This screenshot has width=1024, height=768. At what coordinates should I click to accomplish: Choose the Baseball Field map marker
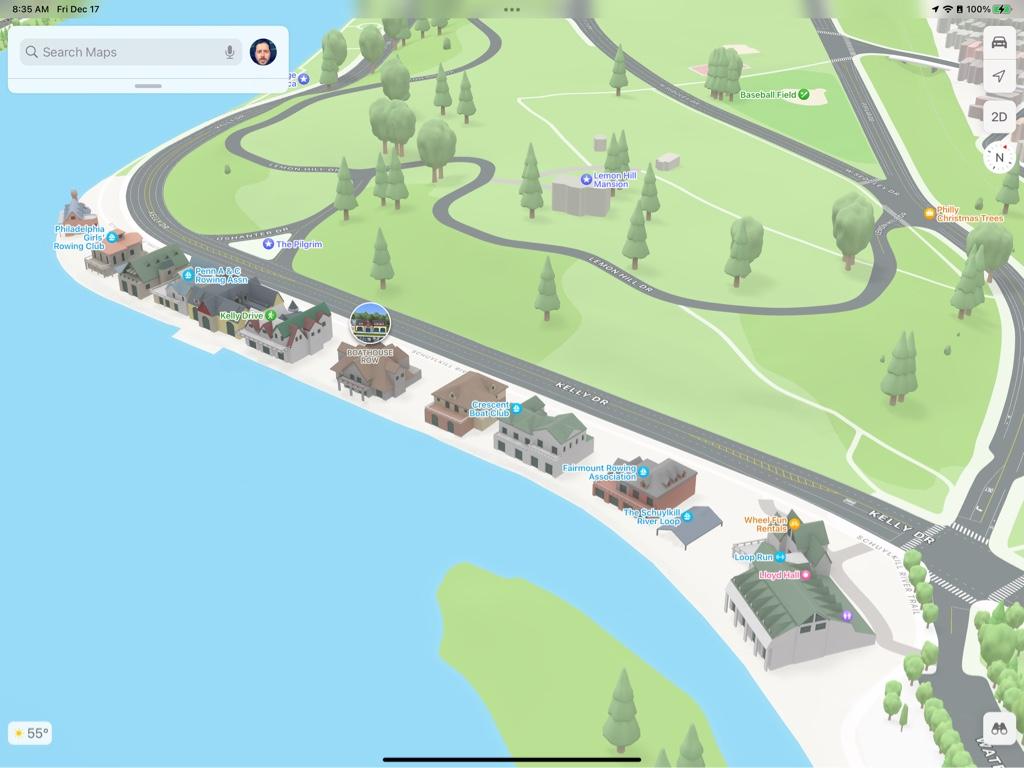coord(804,95)
